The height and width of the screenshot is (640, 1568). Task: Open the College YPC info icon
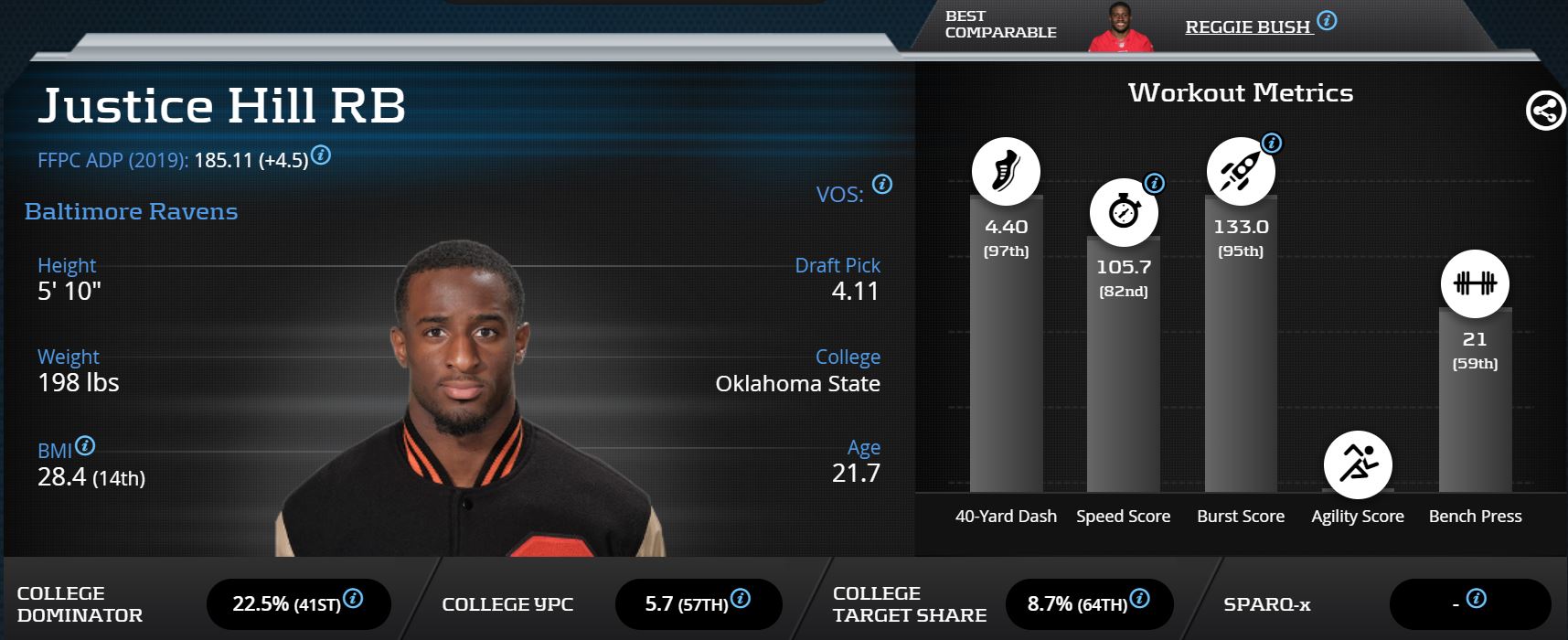tap(741, 598)
